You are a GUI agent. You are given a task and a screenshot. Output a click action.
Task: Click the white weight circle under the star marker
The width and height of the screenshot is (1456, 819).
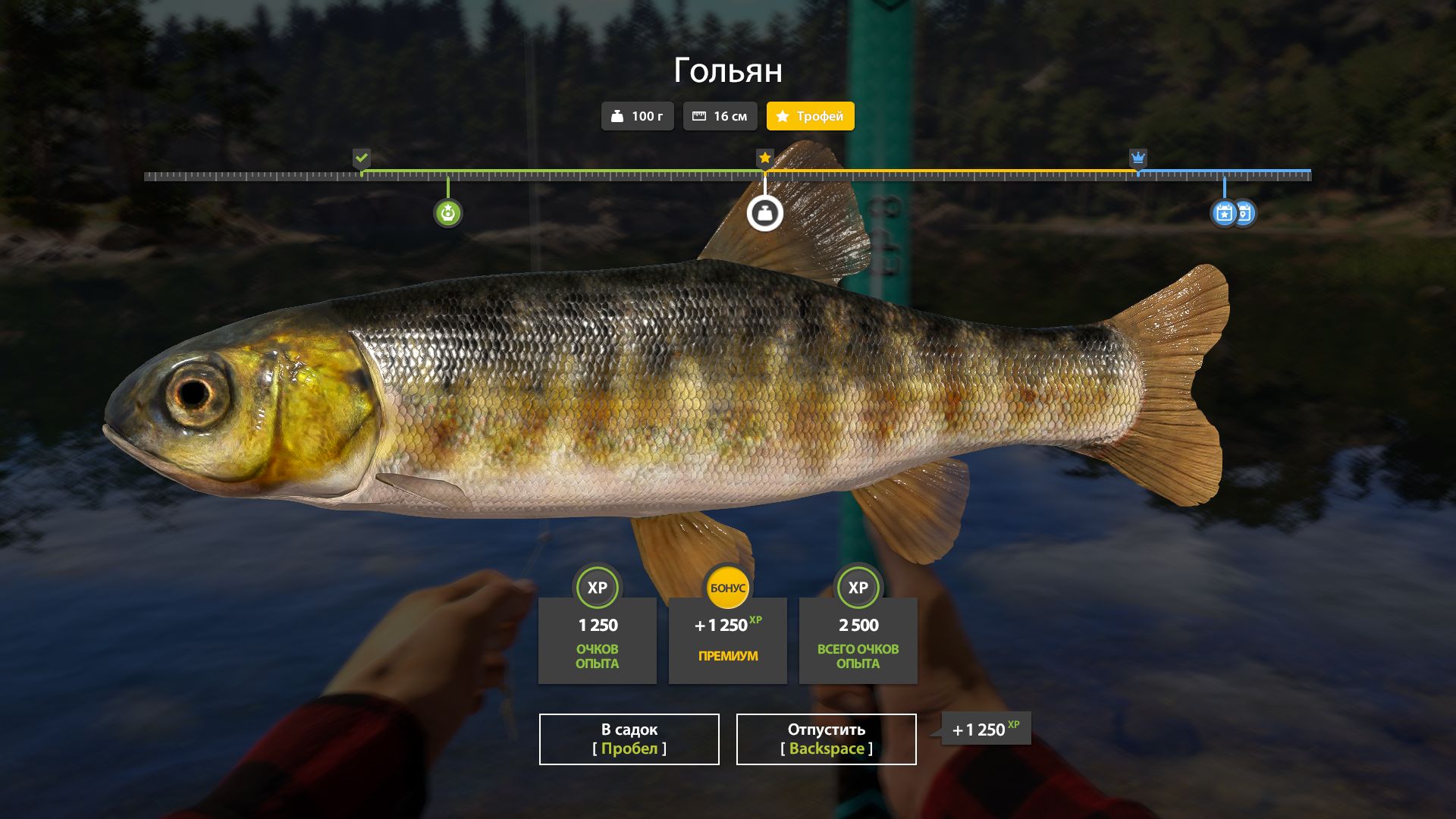(x=765, y=213)
